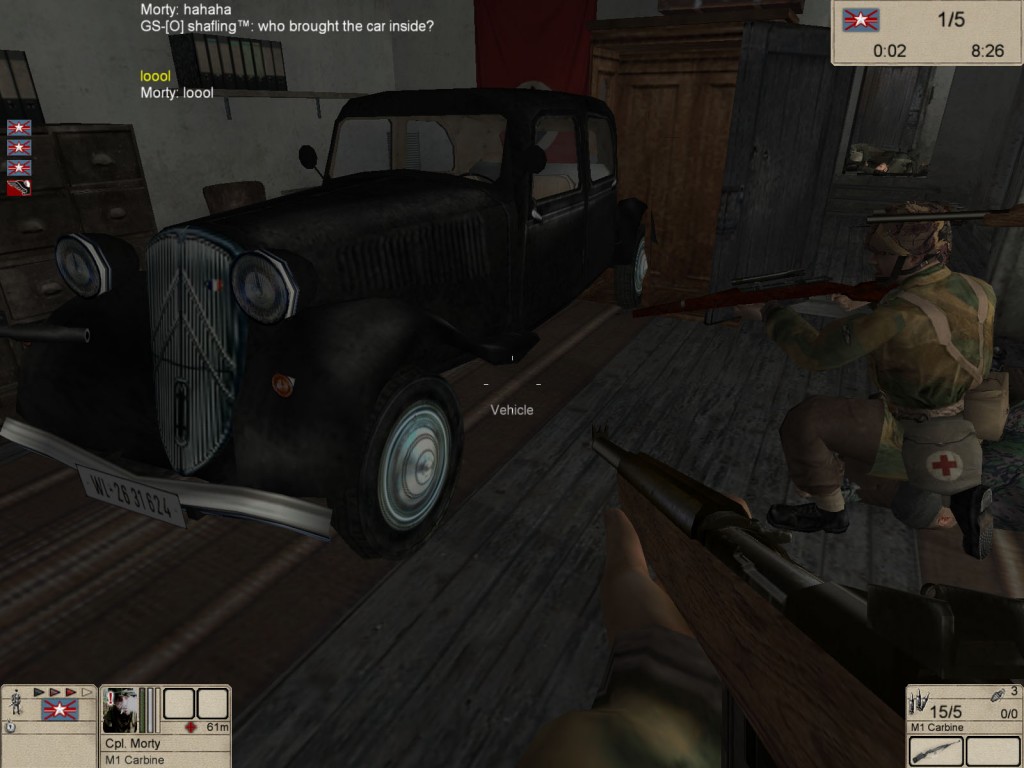Click the yellow 'loool' chat message
This screenshot has width=1024, height=768.
click(x=155, y=76)
